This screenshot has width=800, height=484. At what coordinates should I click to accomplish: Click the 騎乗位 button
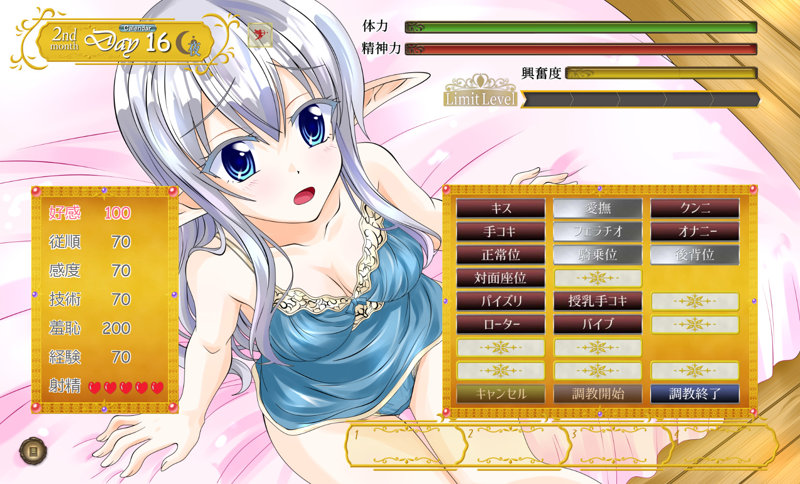(598, 254)
